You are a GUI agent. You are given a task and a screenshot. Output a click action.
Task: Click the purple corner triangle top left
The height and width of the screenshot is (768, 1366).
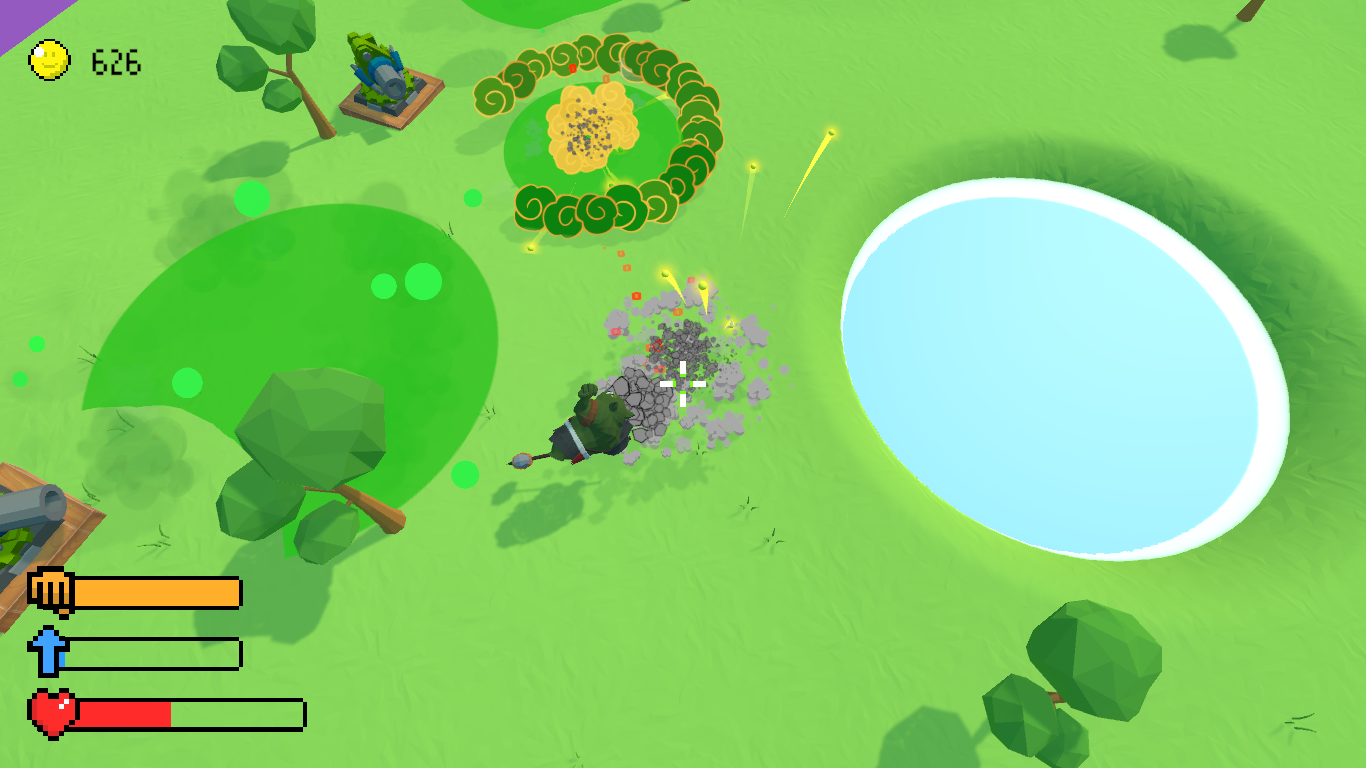coord(15,10)
